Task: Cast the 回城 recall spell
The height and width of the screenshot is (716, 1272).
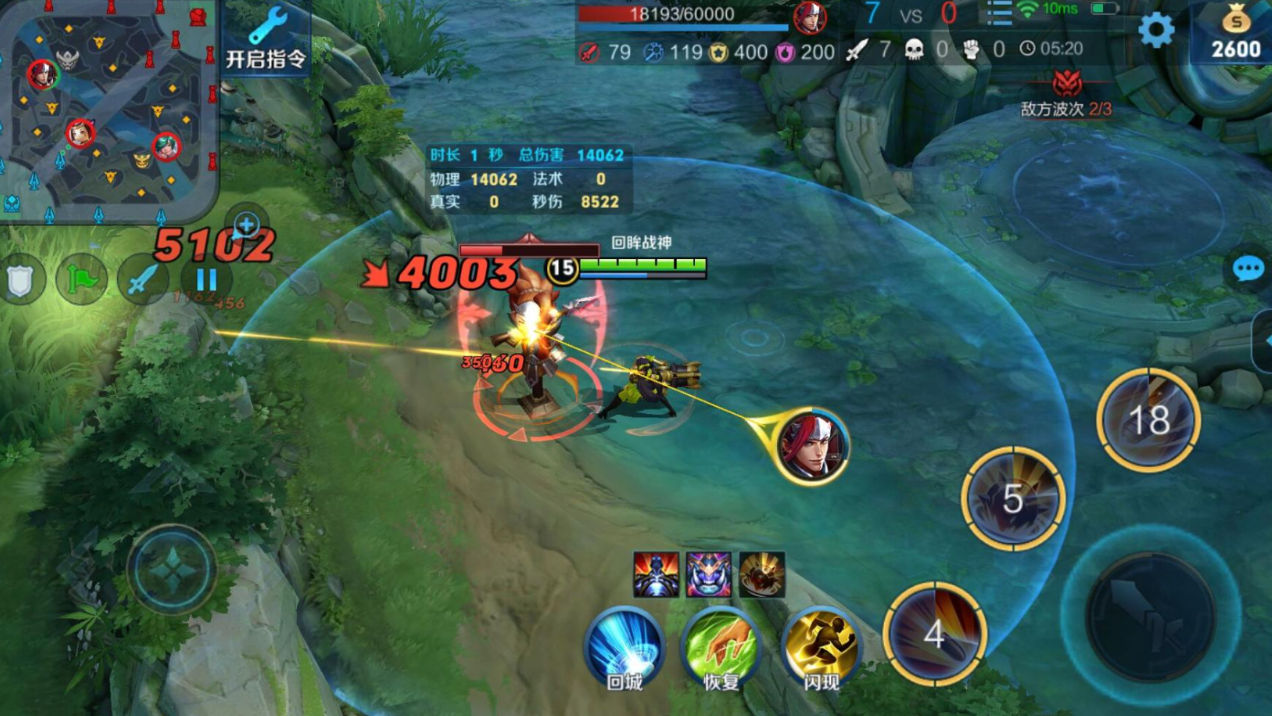Action: click(624, 647)
